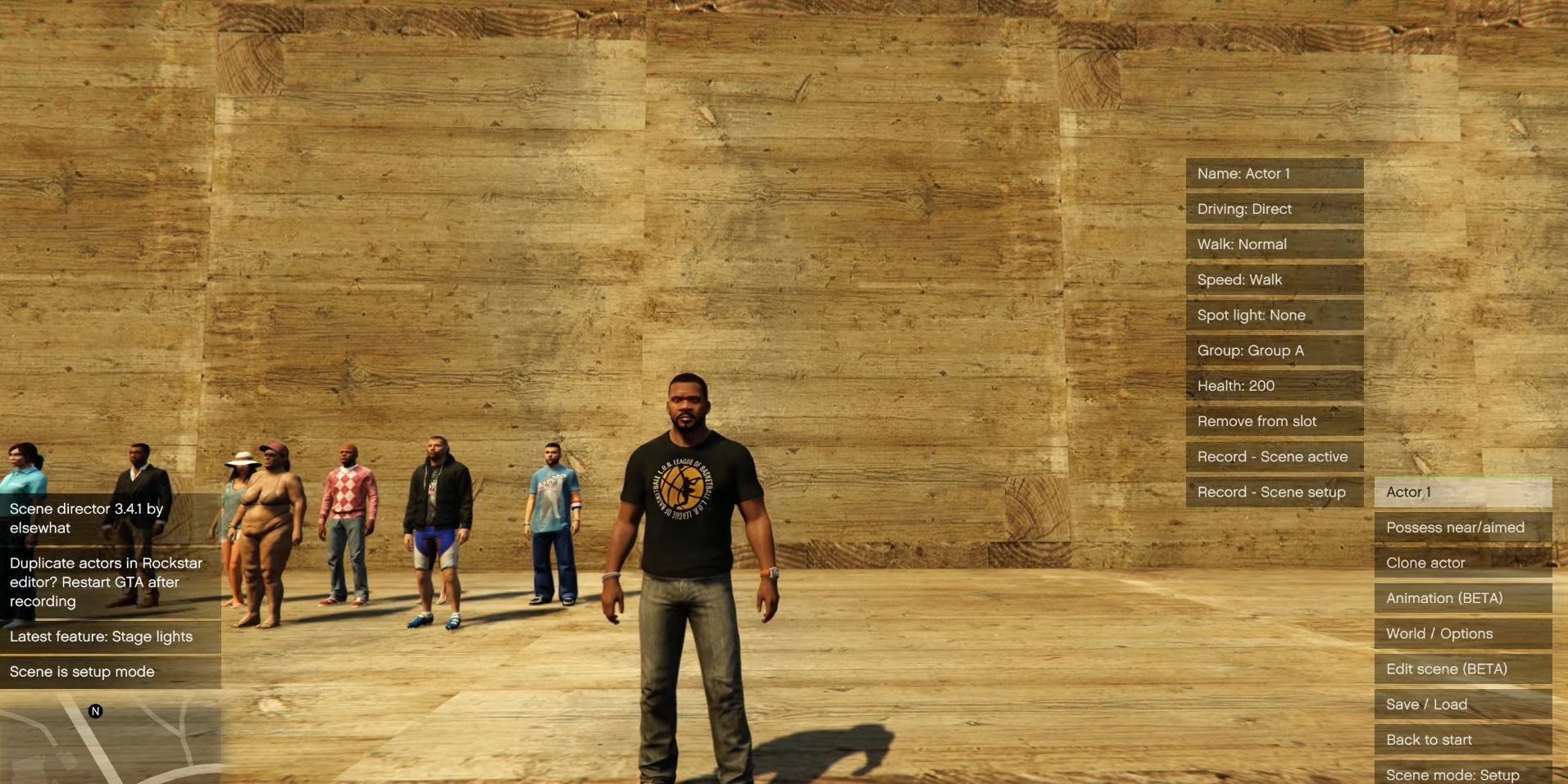This screenshot has width=1568, height=784.
Task: Choose the Walk: Normal setting
Action: pyautogui.click(x=1275, y=244)
